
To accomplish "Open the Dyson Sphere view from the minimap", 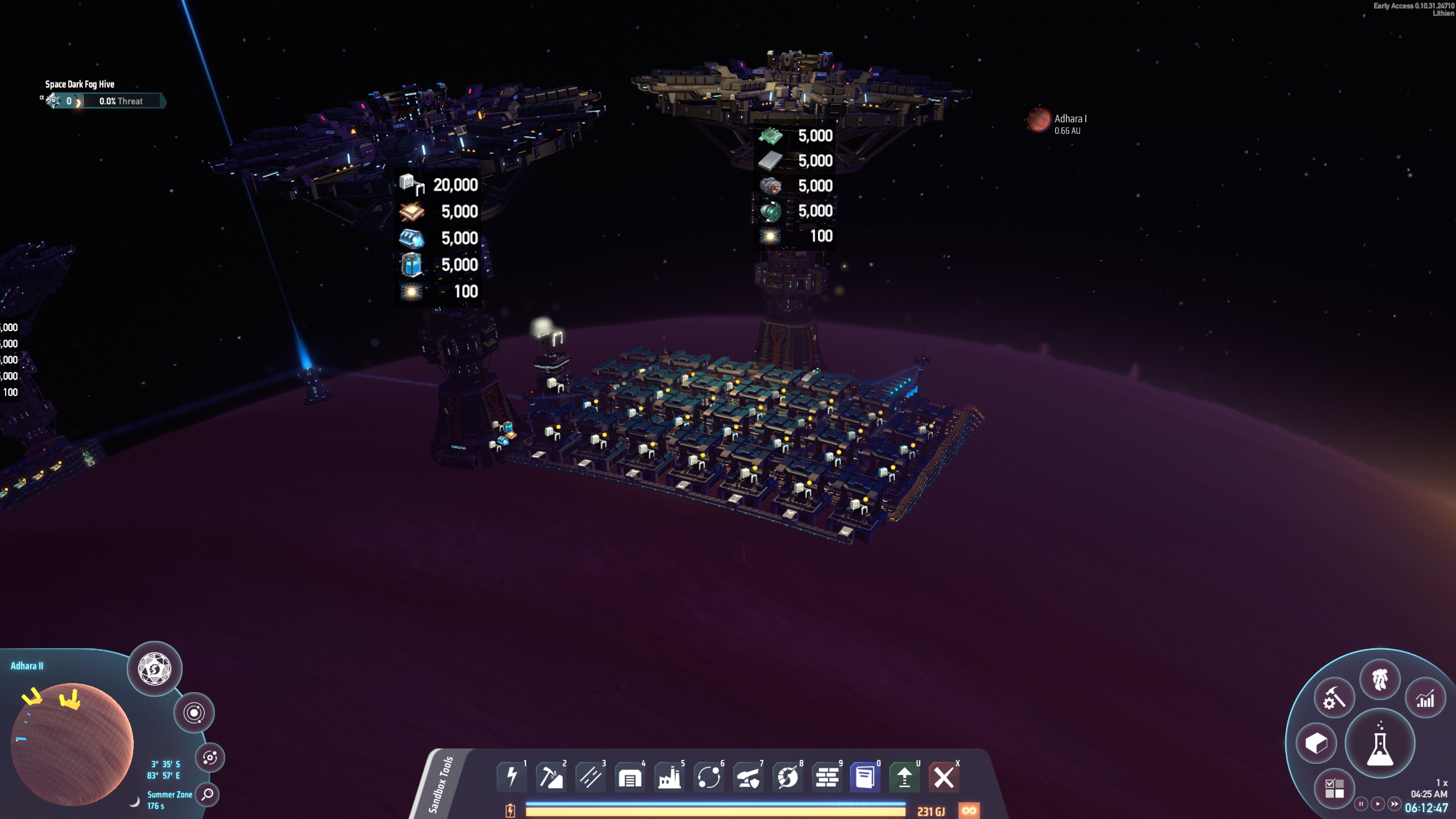I will tap(155, 670).
